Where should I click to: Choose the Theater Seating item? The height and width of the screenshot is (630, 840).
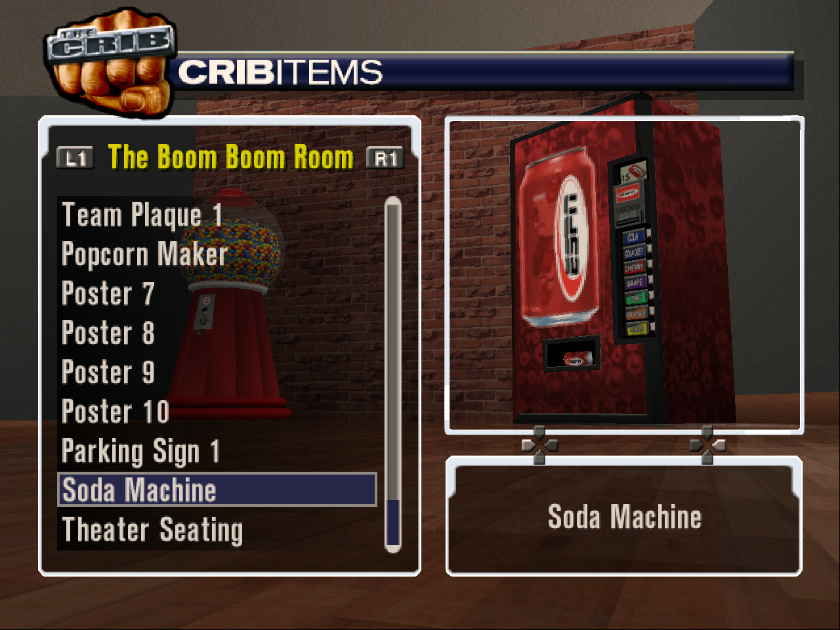pos(152,529)
